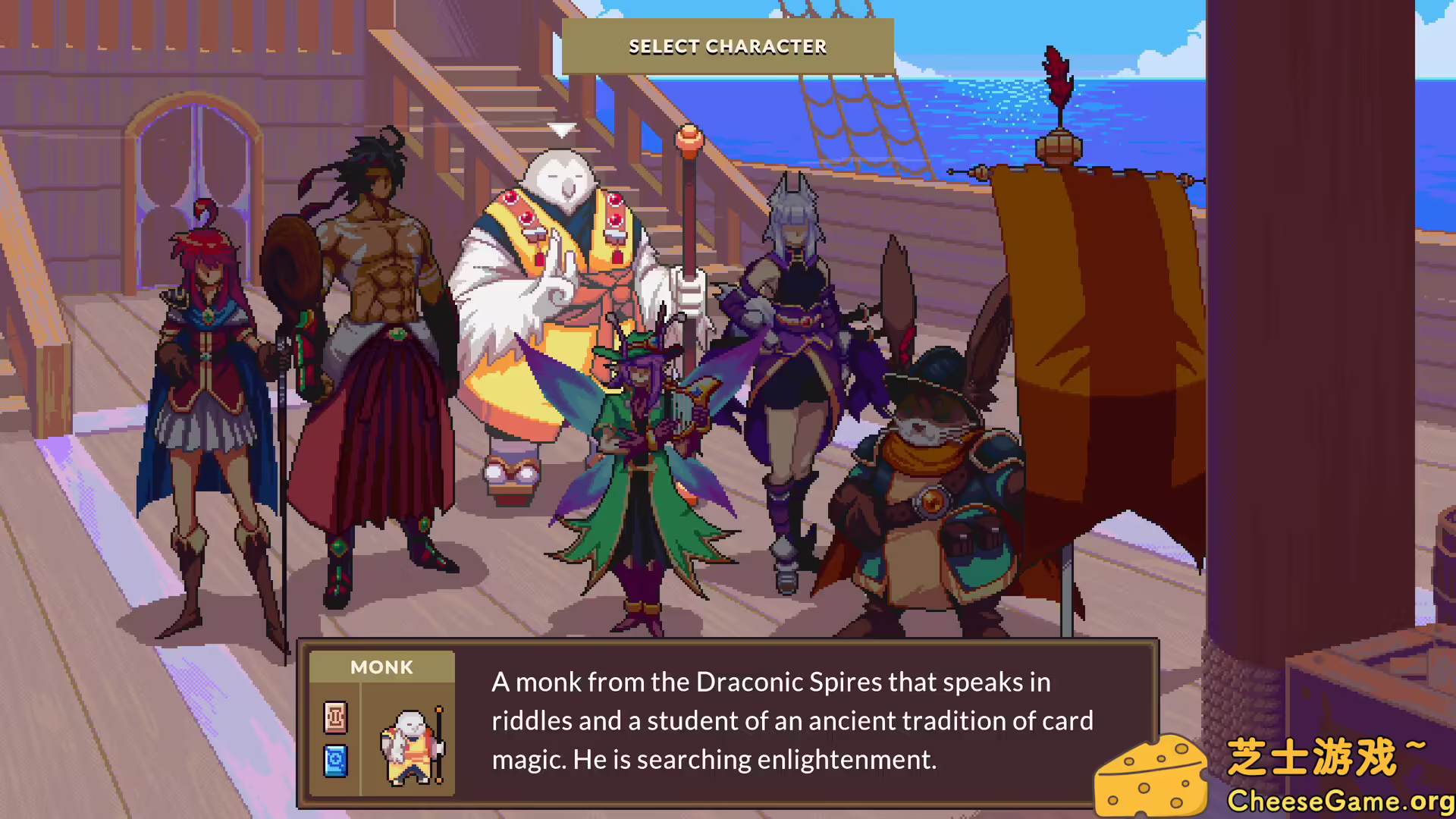Click the MONK name label tab
The width and height of the screenshot is (1456, 819).
pos(381,667)
